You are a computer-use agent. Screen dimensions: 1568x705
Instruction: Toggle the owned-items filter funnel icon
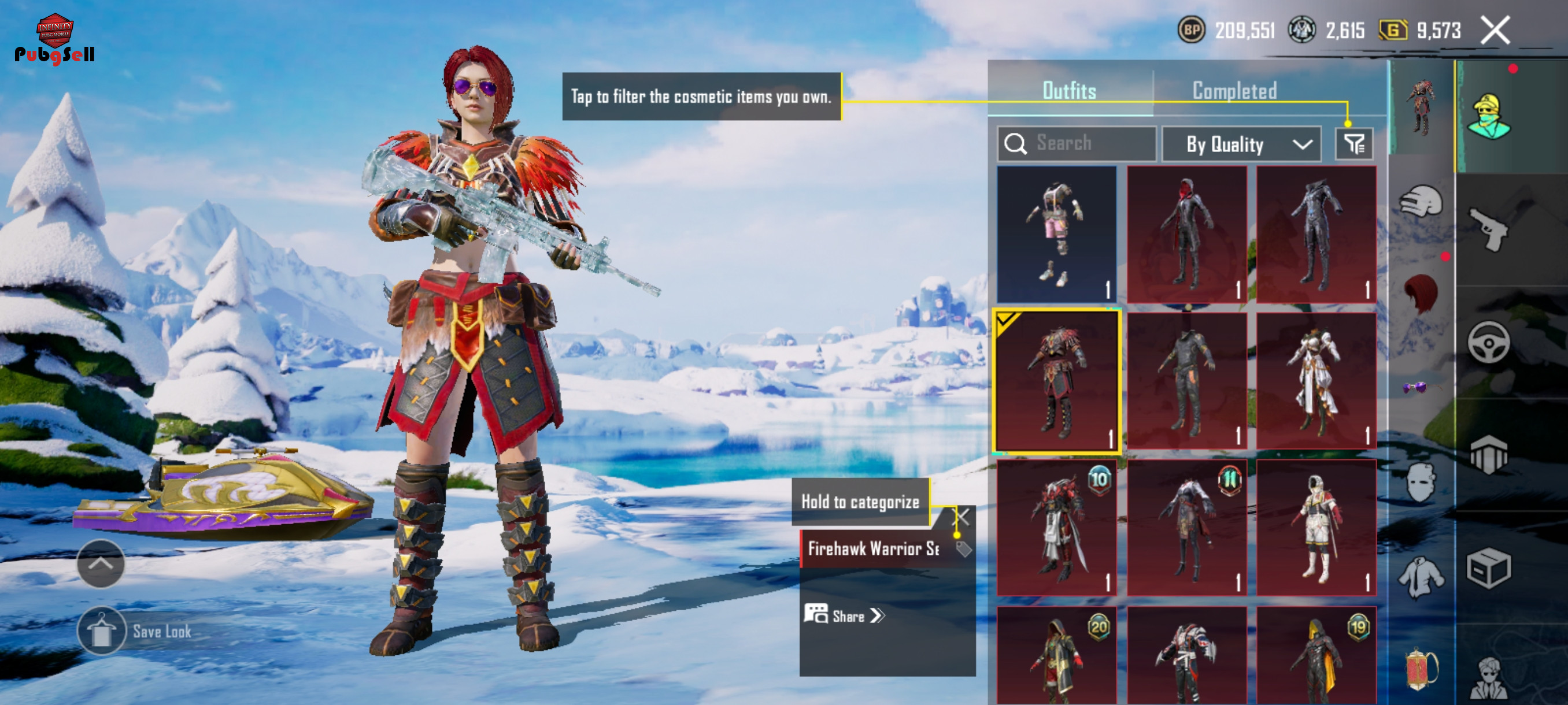point(1353,144)
